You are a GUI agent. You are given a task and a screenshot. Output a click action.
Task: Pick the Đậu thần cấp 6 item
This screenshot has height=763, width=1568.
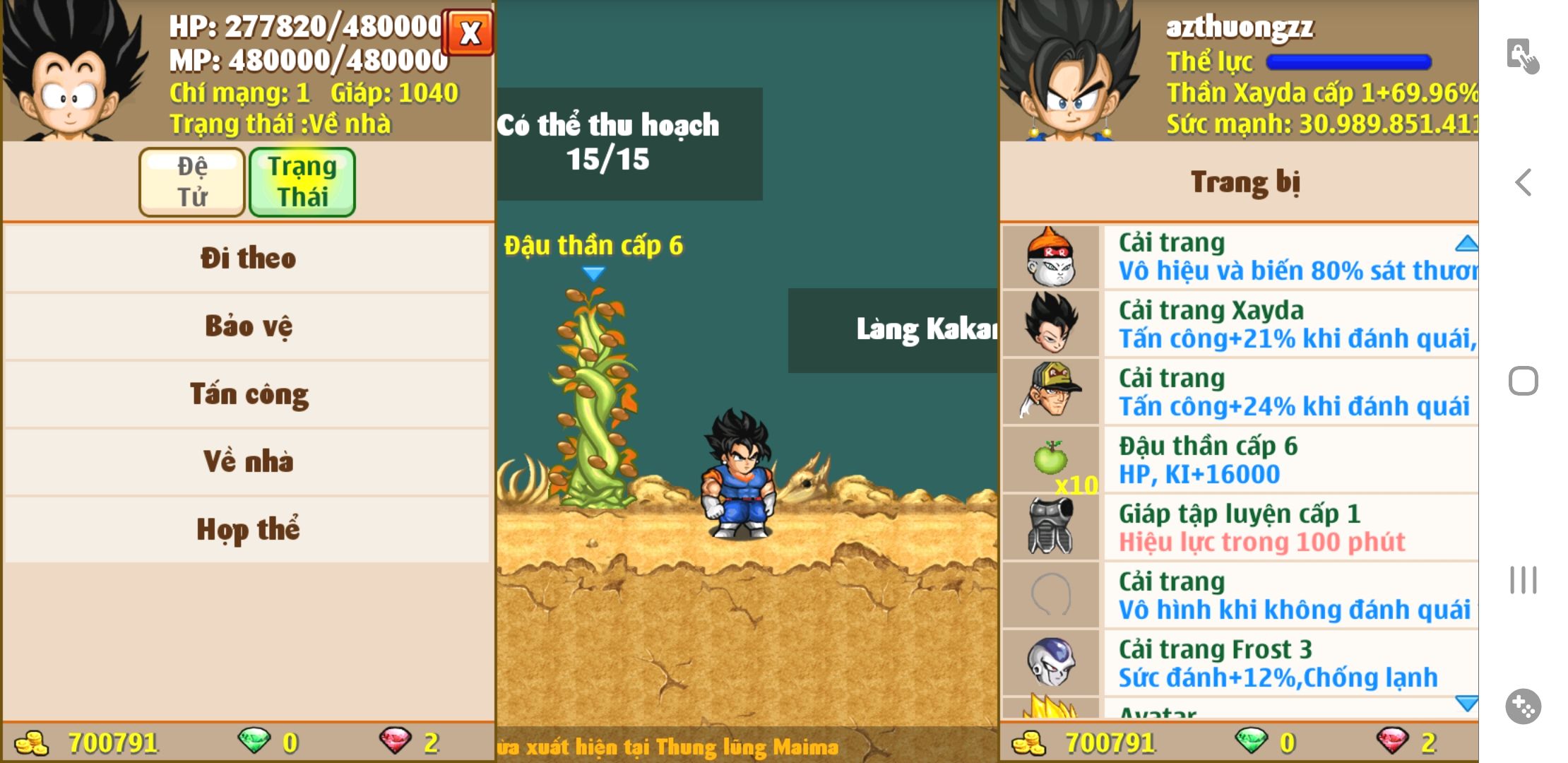1289,460
